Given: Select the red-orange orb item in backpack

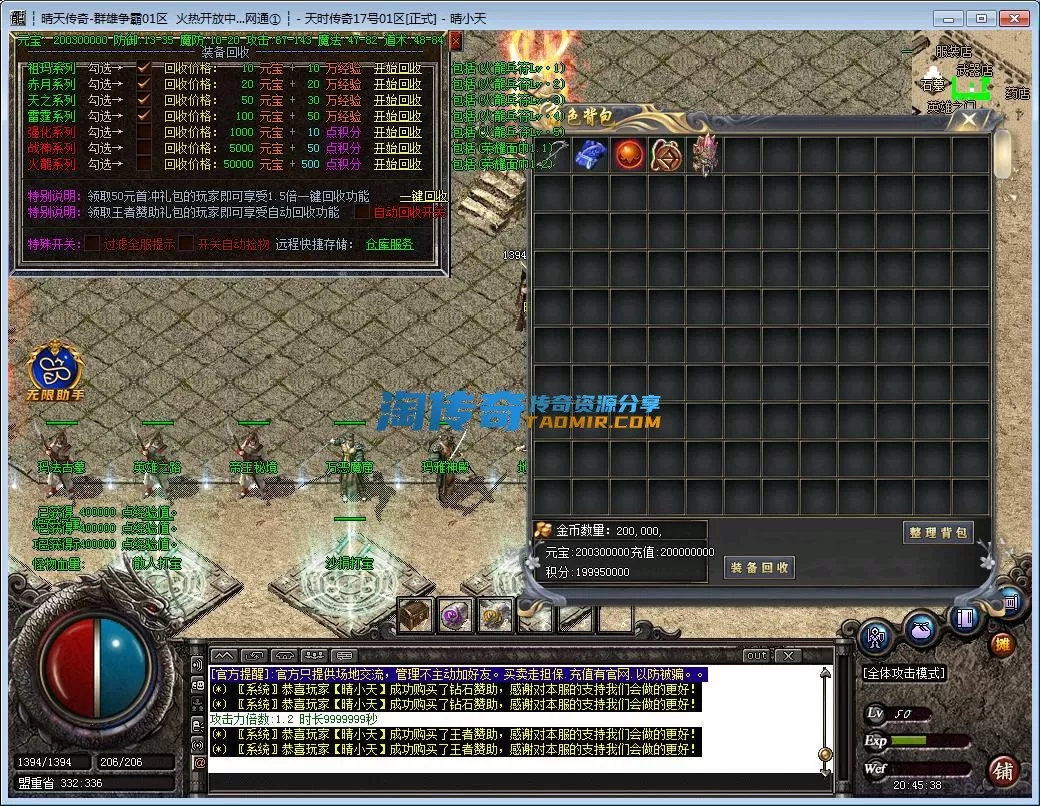Looking at the screenshot, I should point(628,155).
